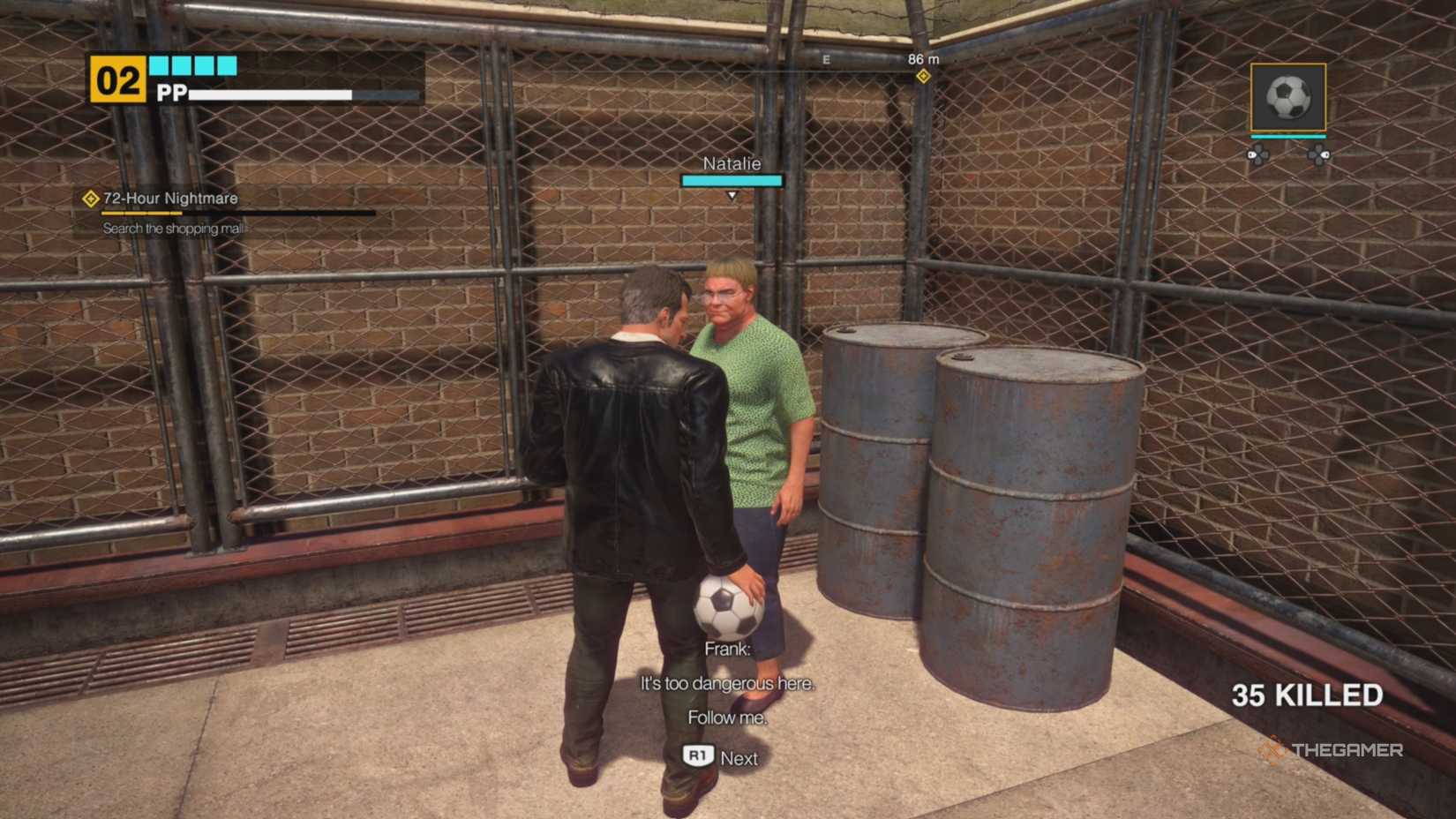
Task: Select the E marker on the compass bar
Action: (x=825, y=59)
